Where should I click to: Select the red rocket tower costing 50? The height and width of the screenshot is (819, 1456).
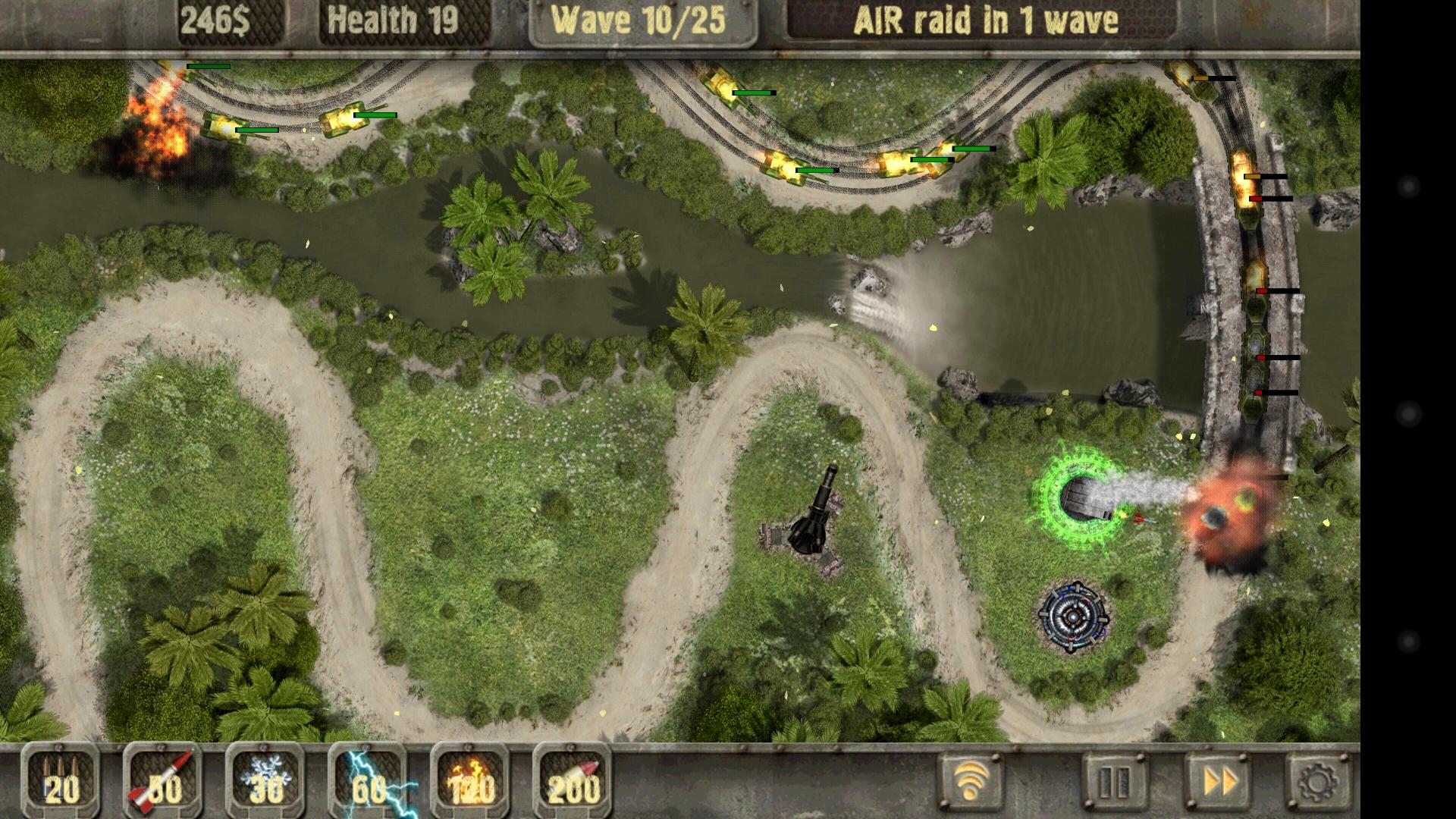coord(159,785)
